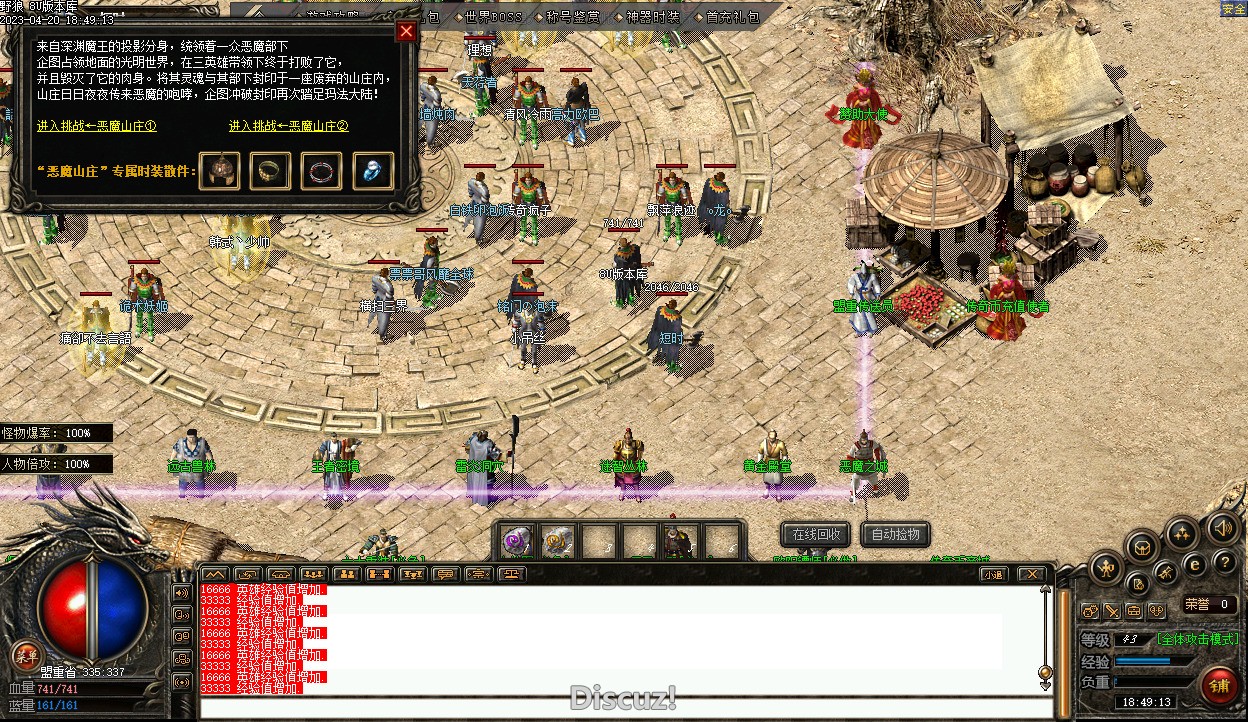Open the 神器时装 menu
Image resolution: width=1248 pixels, height=722 pixels.
(x=652, y=17)
